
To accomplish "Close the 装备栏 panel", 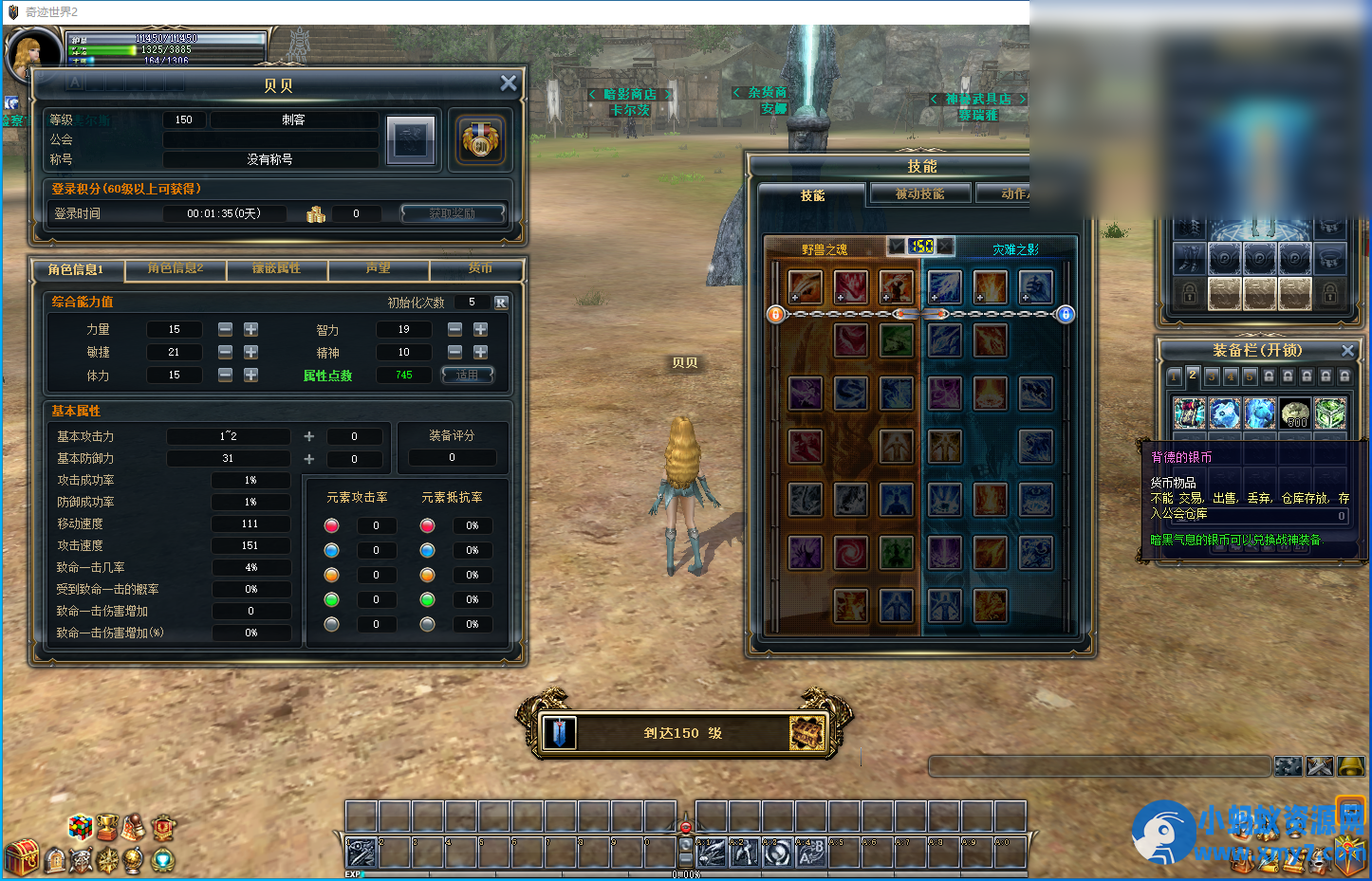I will click(x=1347, y=351).
